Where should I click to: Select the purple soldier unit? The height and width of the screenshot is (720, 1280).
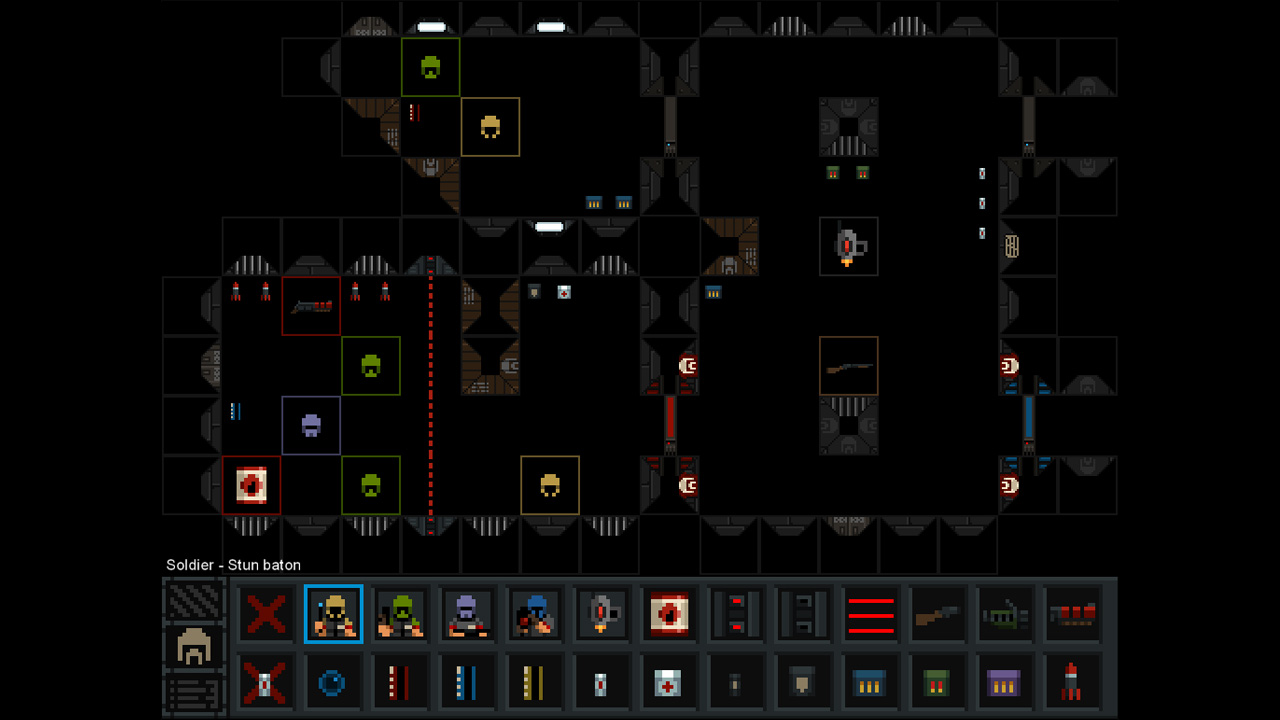click(468, 614)
